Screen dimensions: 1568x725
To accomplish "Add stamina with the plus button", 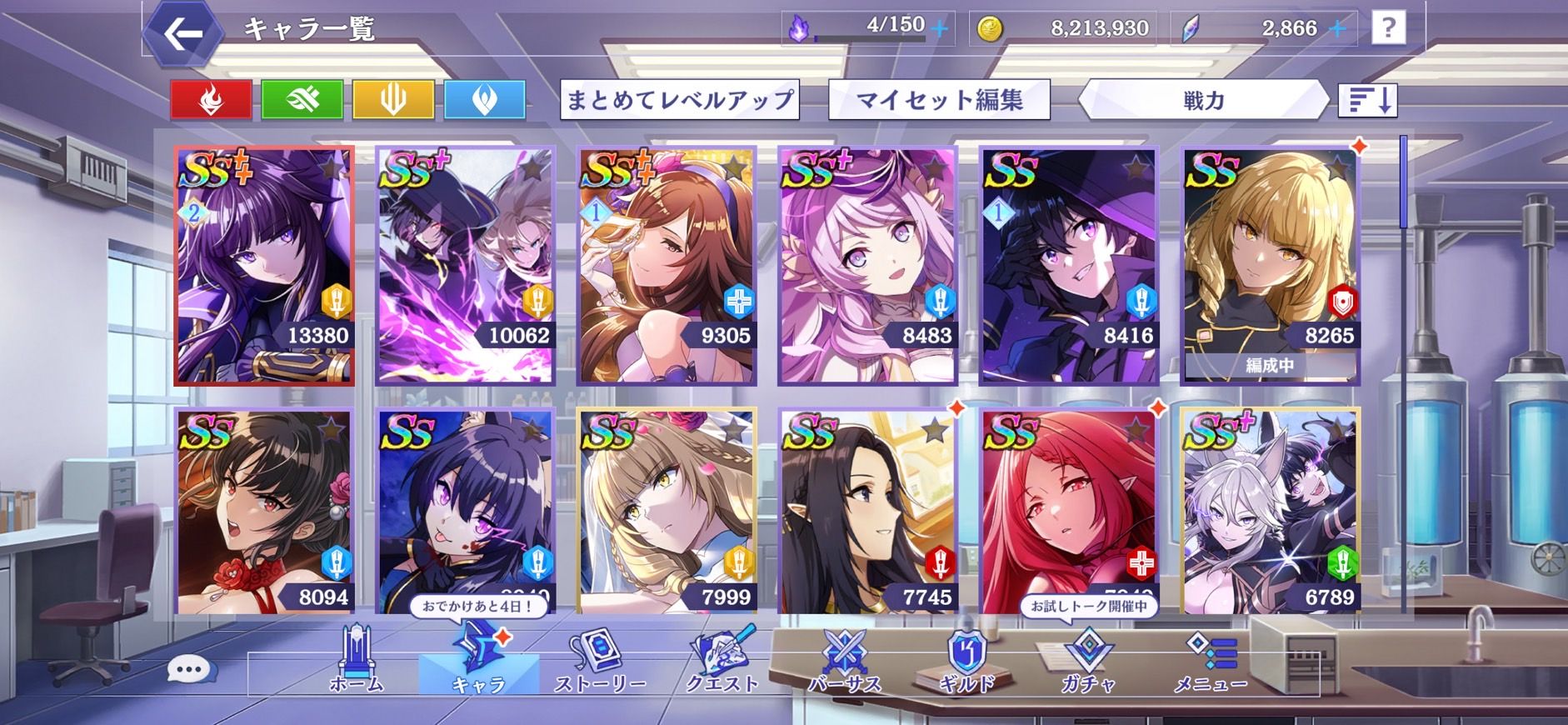I will click(939, 28).
